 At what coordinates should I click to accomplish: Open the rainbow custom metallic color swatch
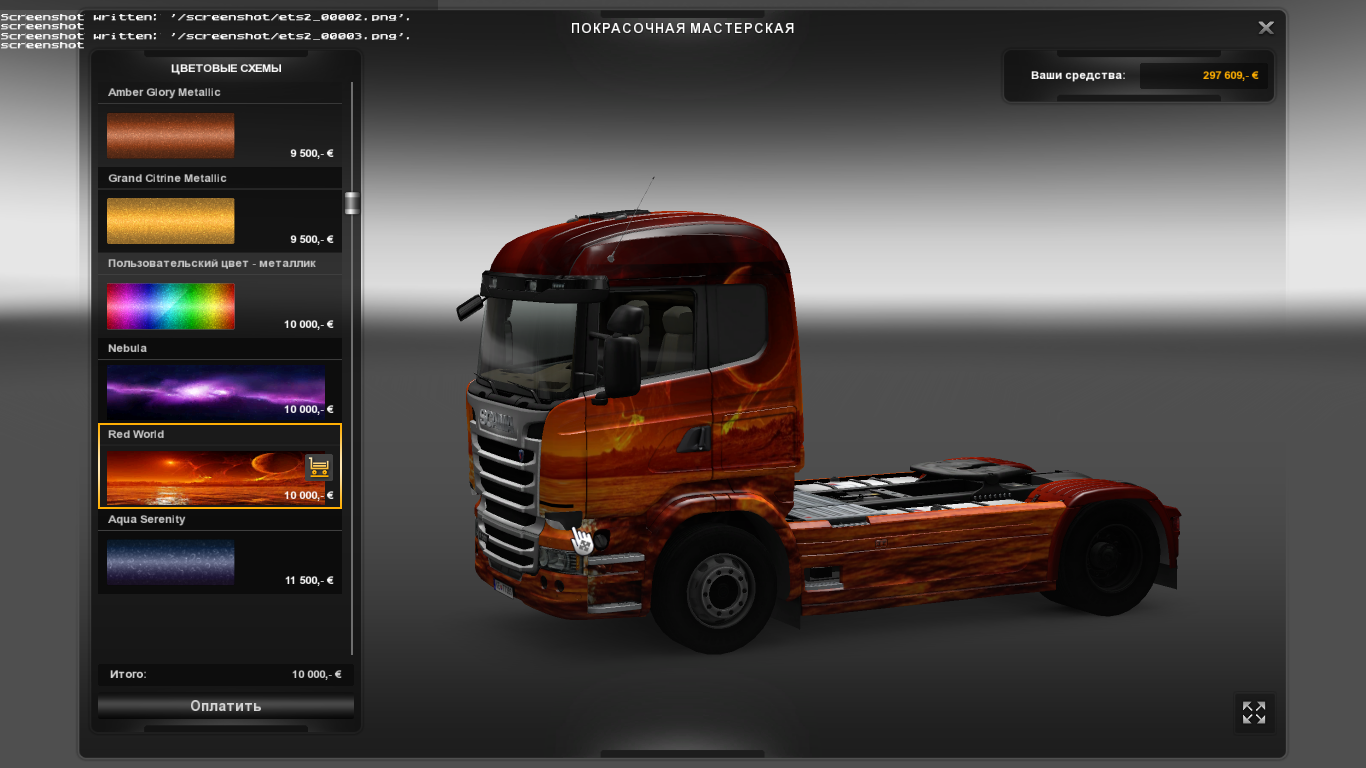170,306
